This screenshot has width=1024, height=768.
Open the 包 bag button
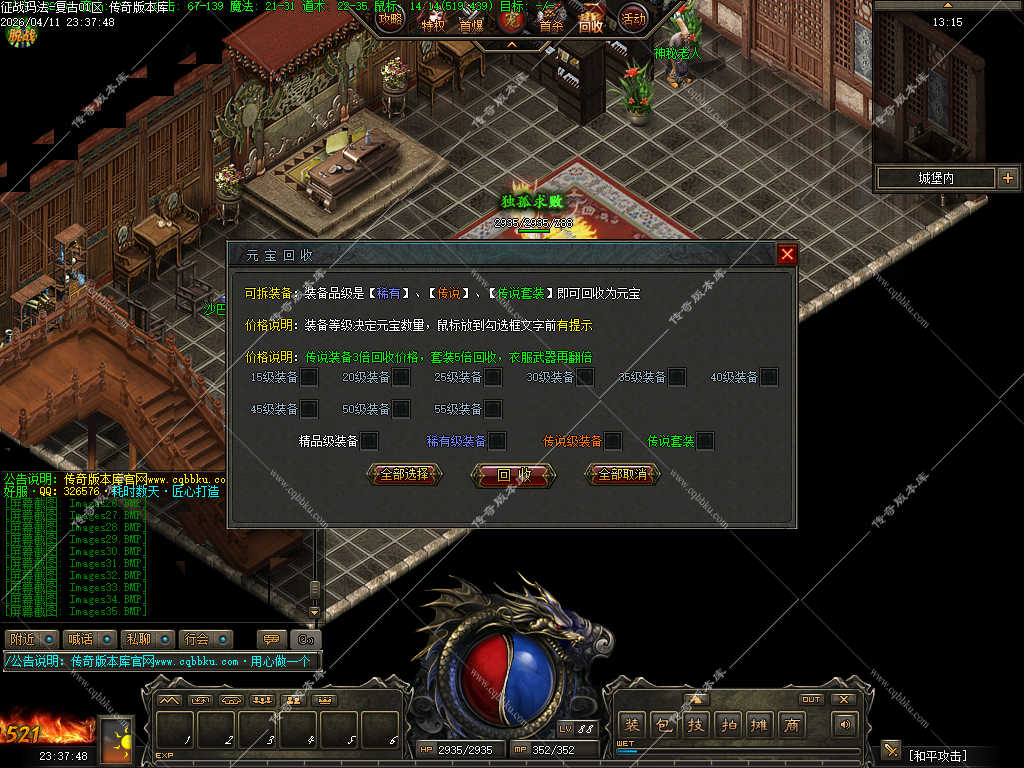[663, 724]
